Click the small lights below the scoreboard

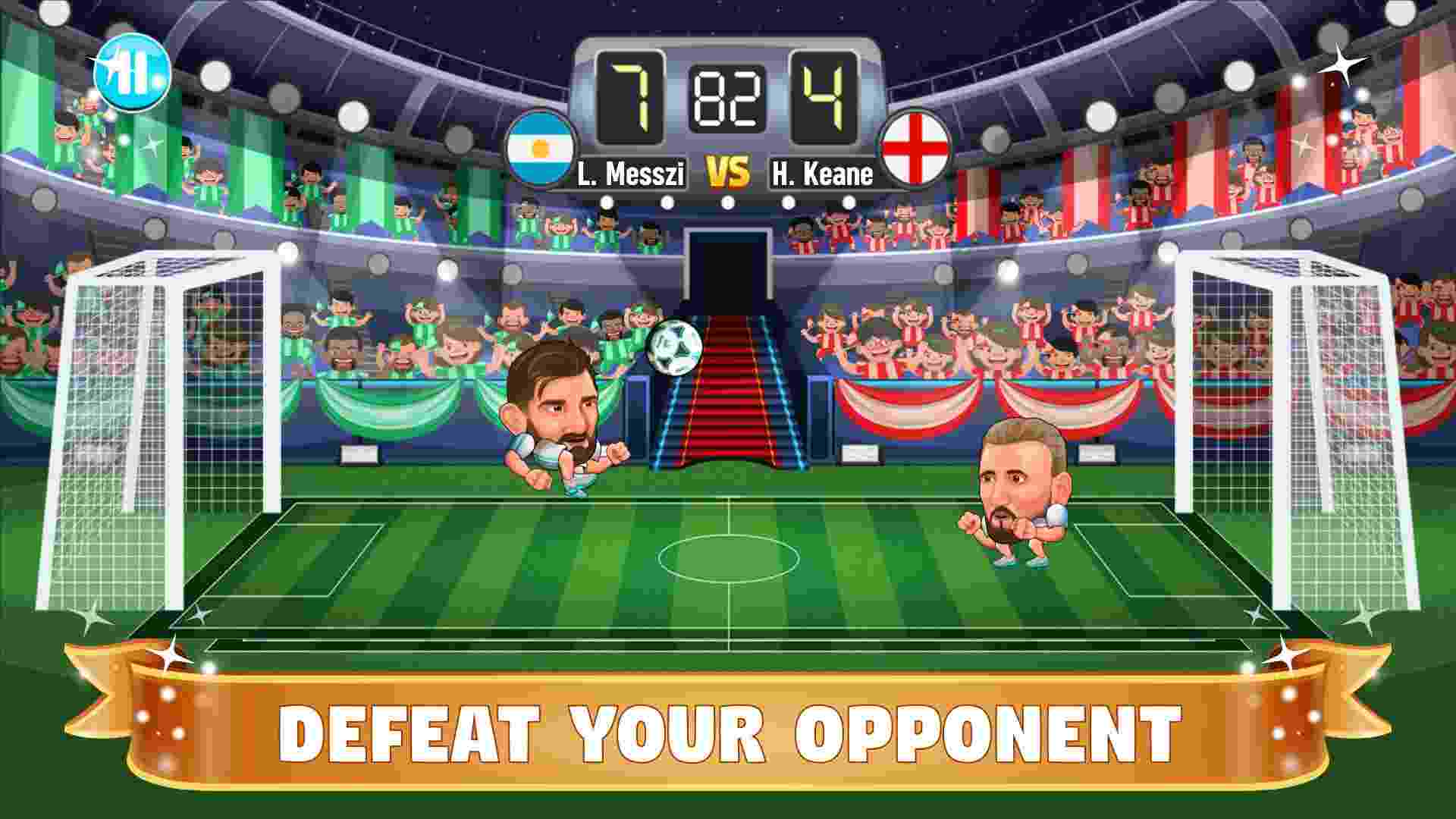click(728, 203)
